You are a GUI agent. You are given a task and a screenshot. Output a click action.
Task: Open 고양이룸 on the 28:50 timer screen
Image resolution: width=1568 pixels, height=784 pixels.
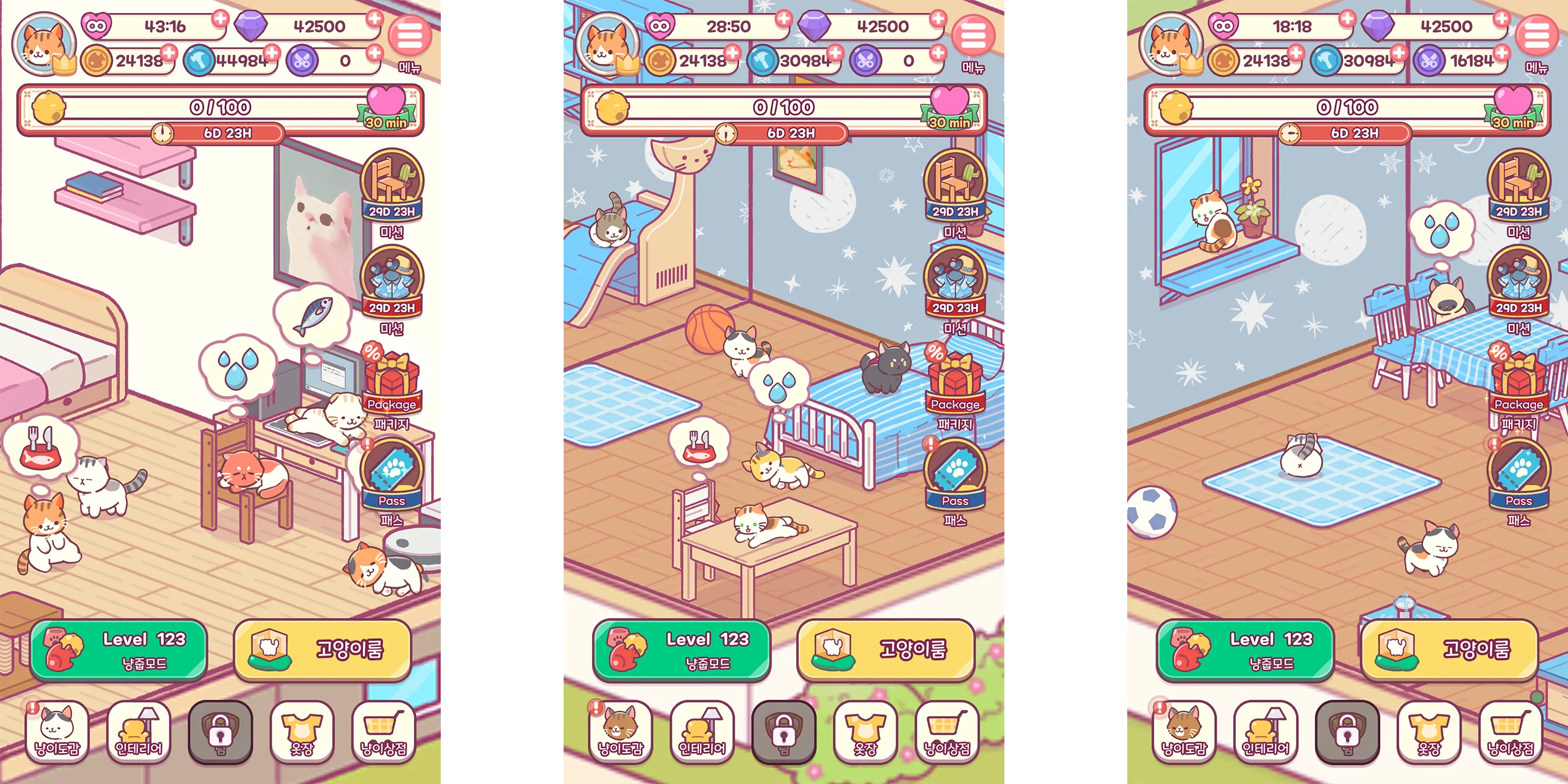click(x=886, y=650)
